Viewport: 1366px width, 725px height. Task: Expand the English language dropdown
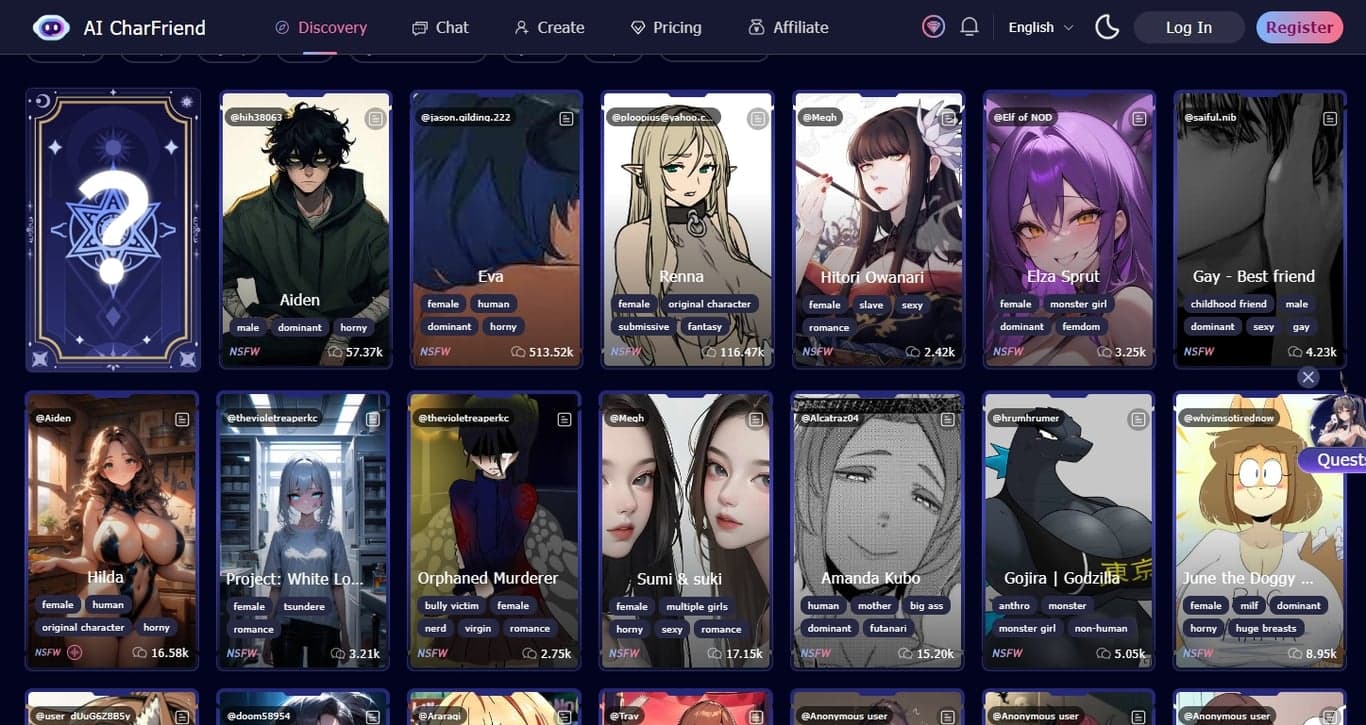coord(1038,27)
